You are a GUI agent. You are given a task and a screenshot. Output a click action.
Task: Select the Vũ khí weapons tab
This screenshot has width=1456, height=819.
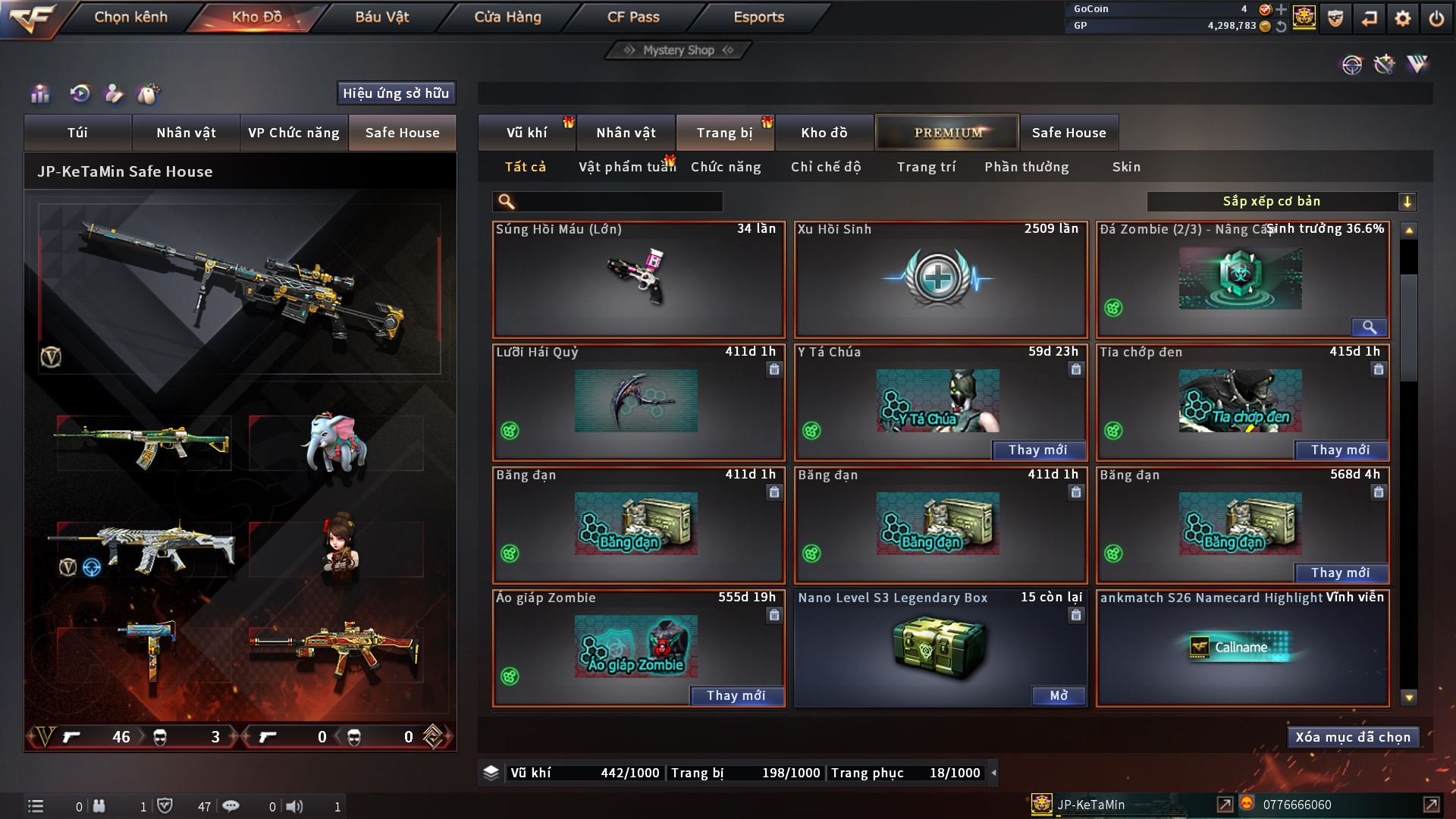[x=526, y=133]
